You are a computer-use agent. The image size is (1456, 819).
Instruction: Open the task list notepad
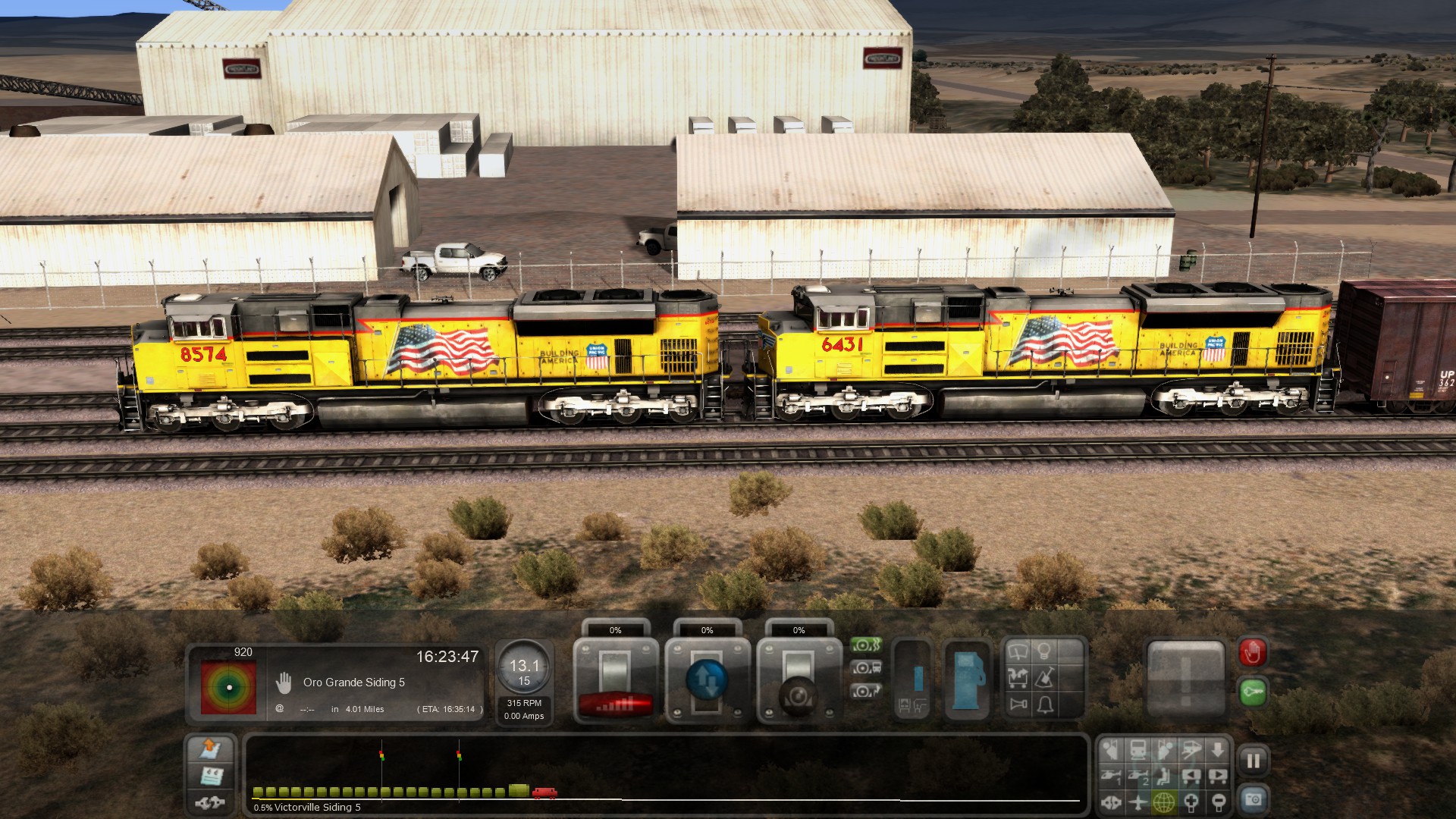coord(211,776)
